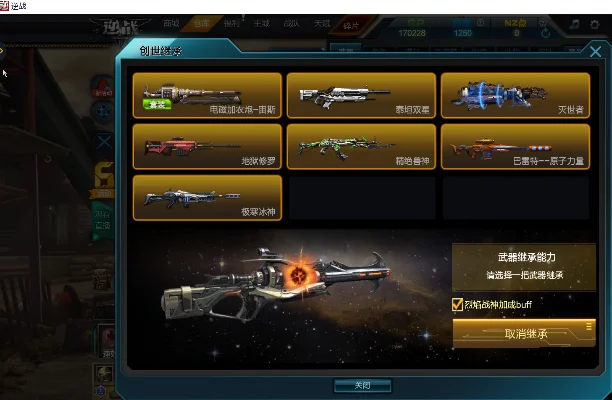Close the dialog with the 关闭 button
The height and width of the screenshot is (400, 612).
coord(363,385)
